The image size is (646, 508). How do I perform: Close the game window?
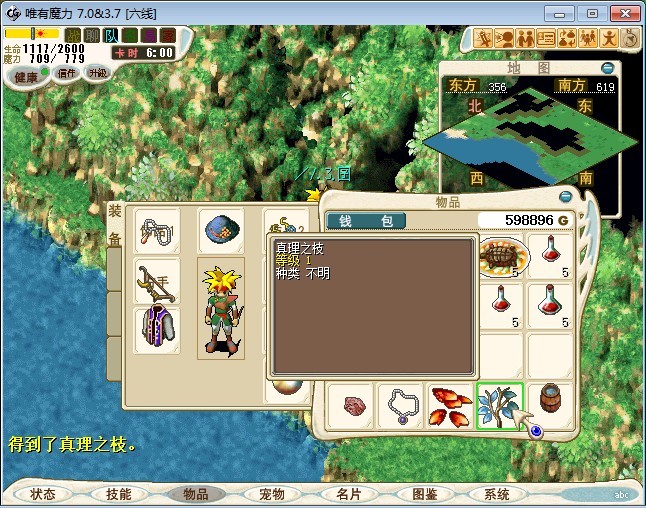tap(622, 13)
